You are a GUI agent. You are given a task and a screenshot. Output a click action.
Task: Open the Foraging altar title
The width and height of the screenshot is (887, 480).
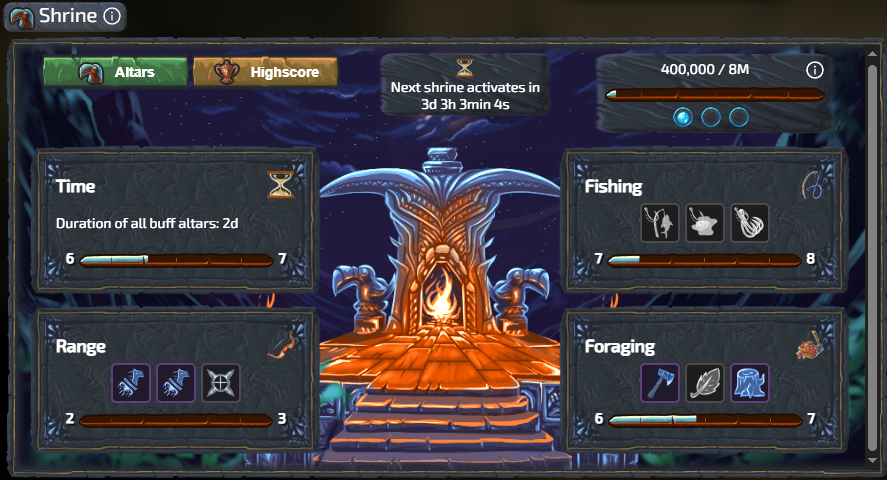pos(620,346)
